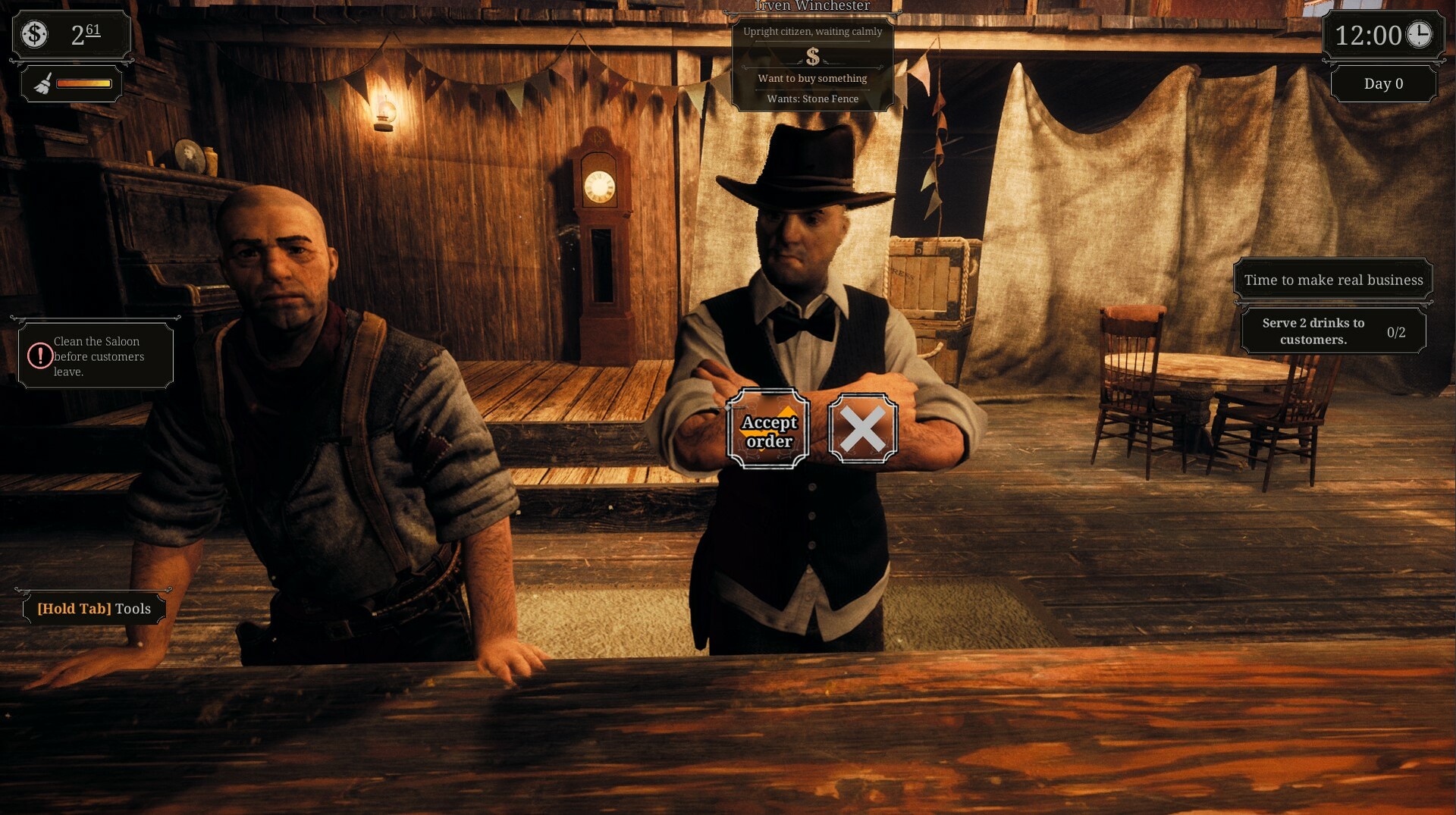Click the dollar coin icon beside your balance
1456x815 pixels.
click(33, 33)
